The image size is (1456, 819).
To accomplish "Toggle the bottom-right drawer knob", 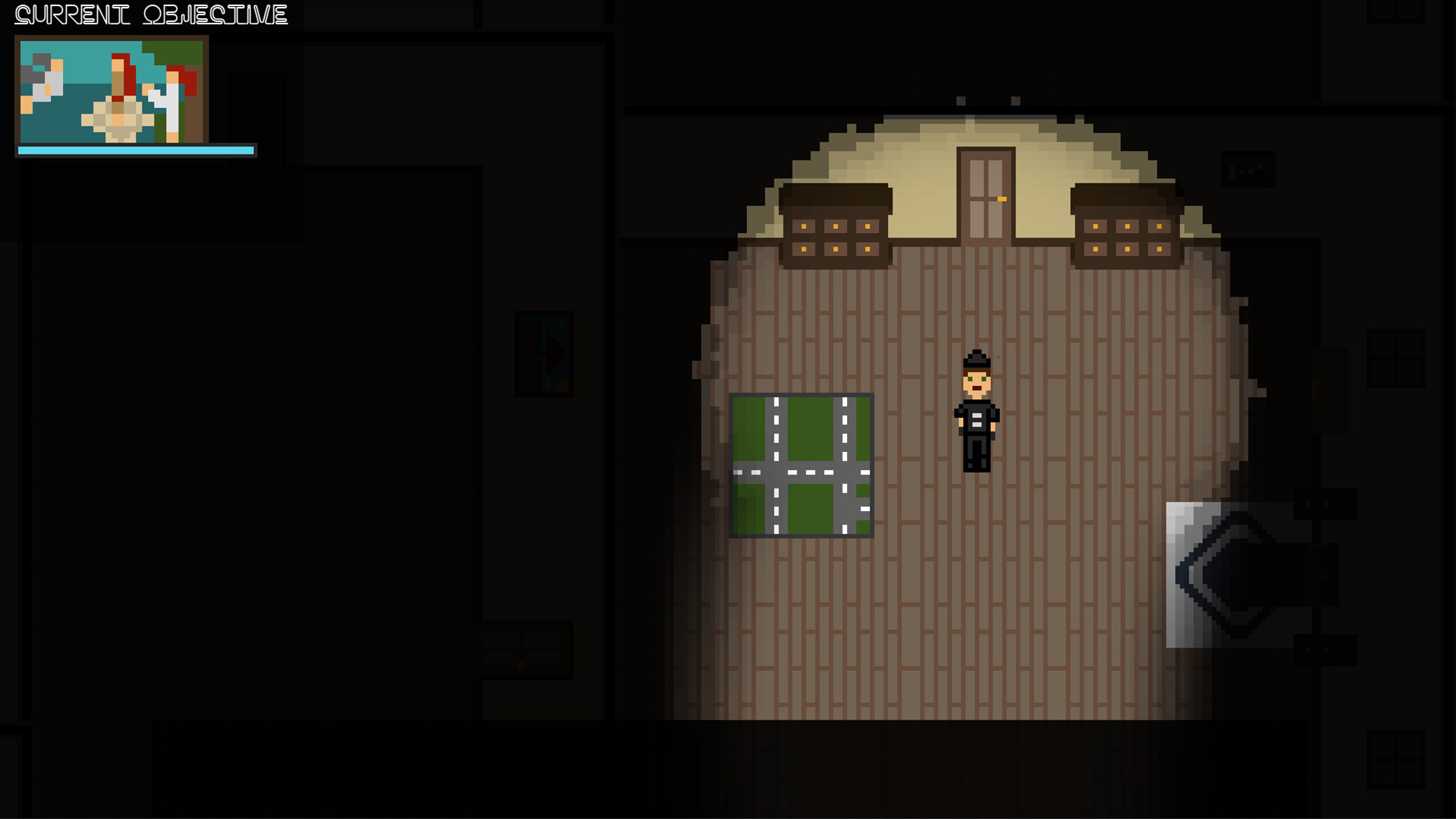I will click(x=1158, y=248).
